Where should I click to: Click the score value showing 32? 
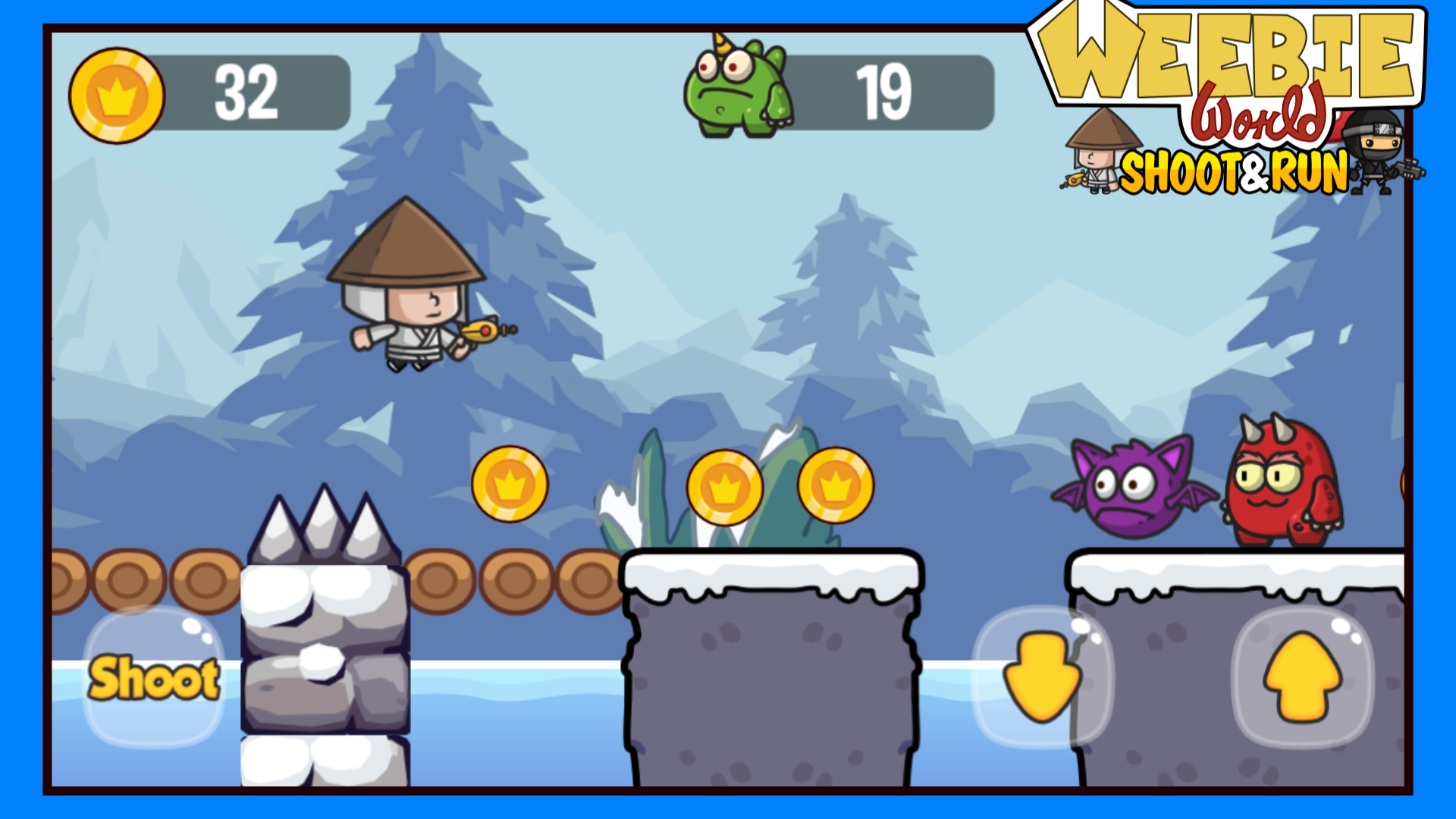[x=246, y=91]
